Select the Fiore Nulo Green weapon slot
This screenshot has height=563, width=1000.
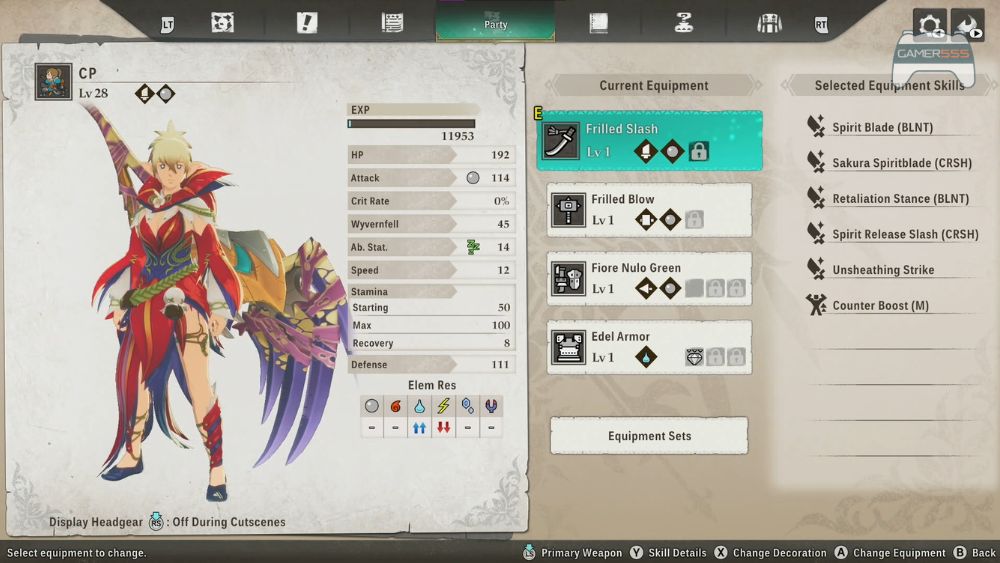click(x=649, y=279)
